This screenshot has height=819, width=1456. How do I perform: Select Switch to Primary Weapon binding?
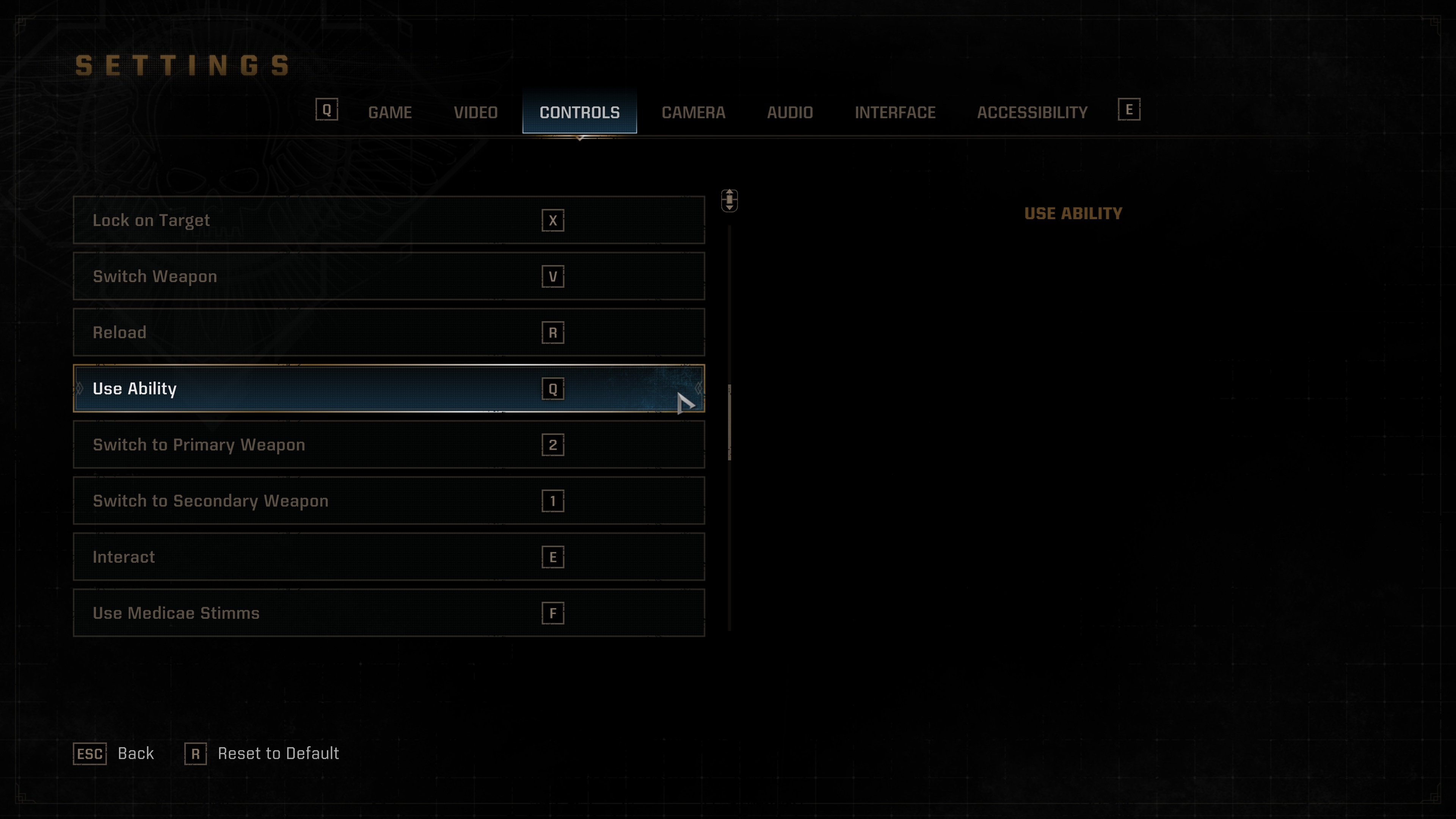point(388,445)
